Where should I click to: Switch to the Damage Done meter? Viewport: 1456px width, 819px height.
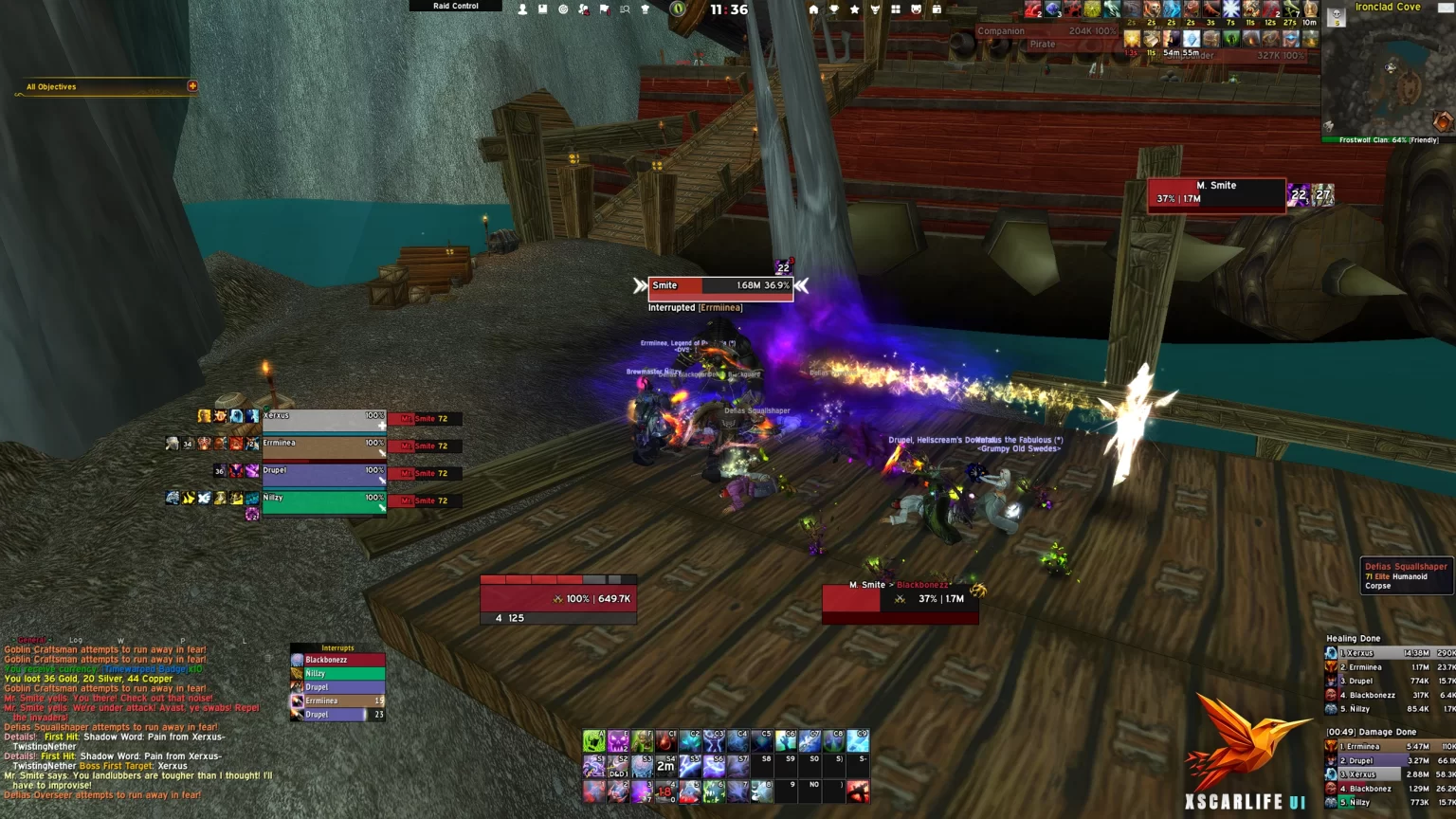click(x=1374, y=731)
